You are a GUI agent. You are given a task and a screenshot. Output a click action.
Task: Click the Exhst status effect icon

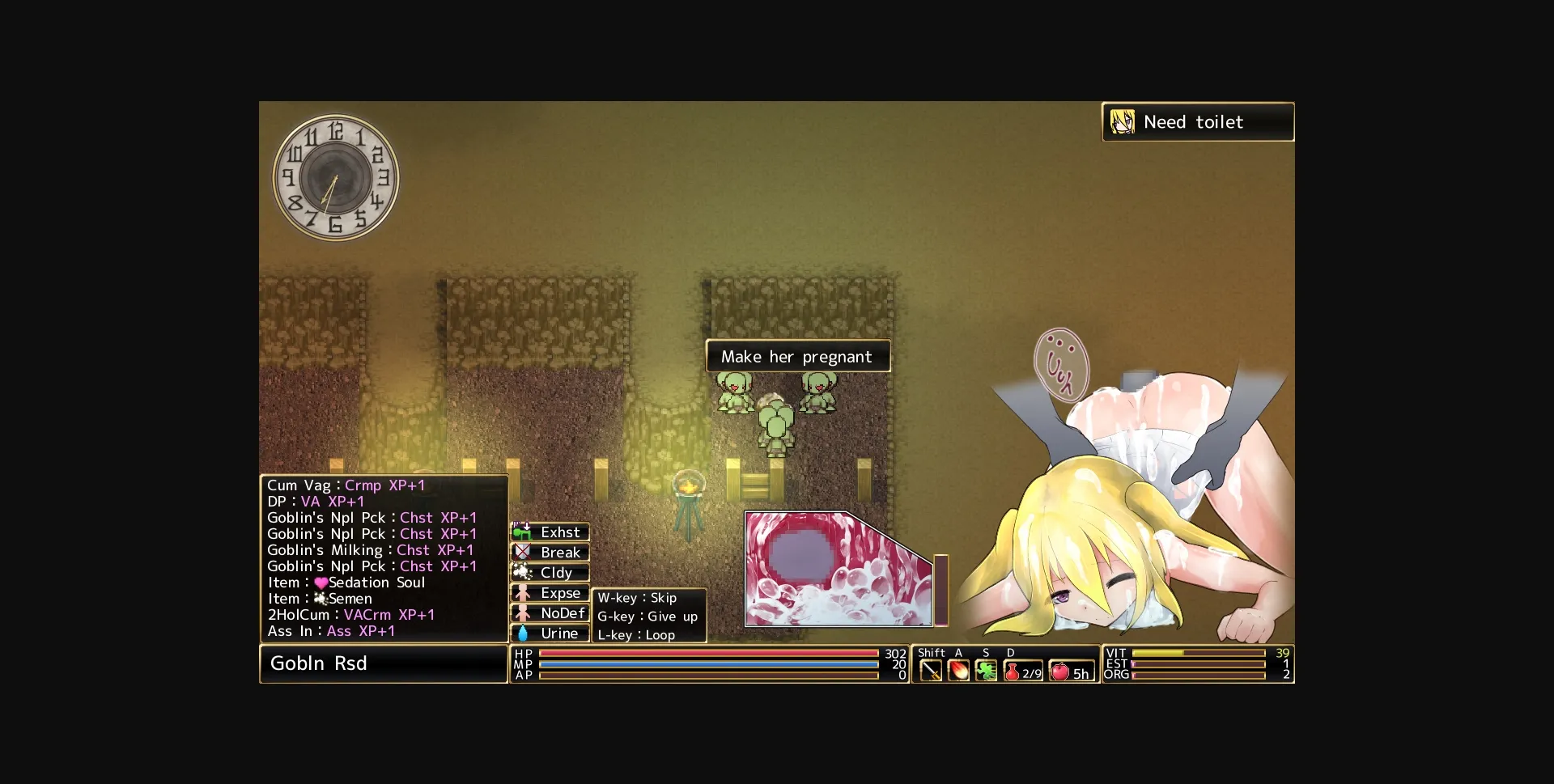tap(550, 532)
